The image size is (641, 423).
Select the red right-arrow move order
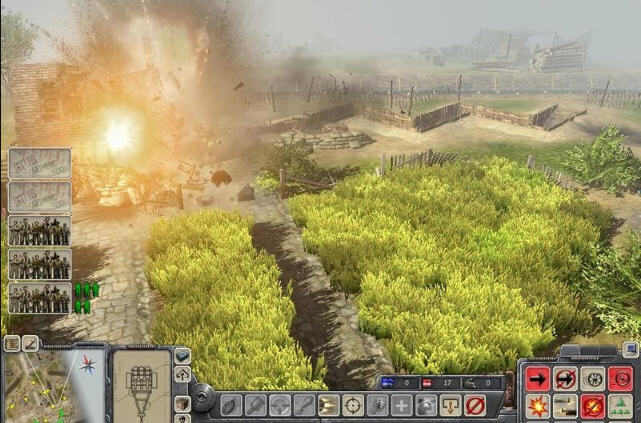coord(537,379)
